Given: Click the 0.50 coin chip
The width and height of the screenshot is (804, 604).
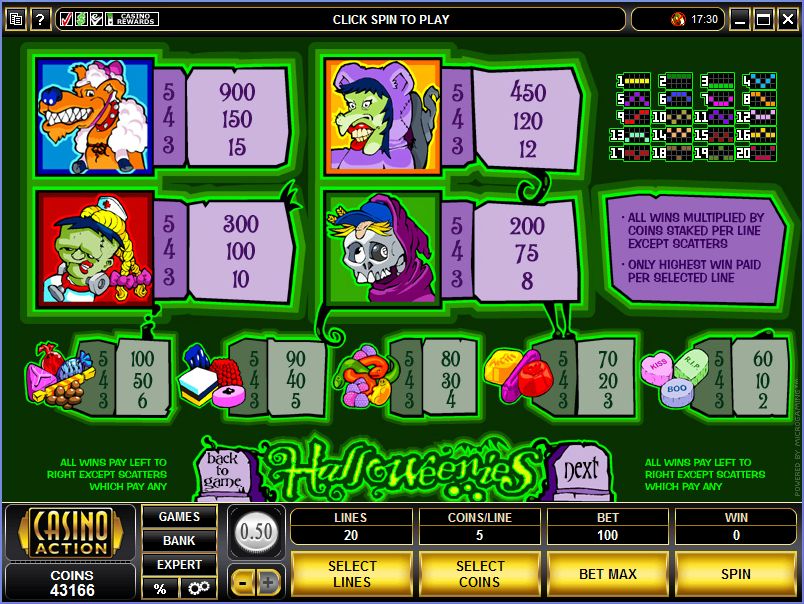Looking at the screenshot, I should click(256, 531).
